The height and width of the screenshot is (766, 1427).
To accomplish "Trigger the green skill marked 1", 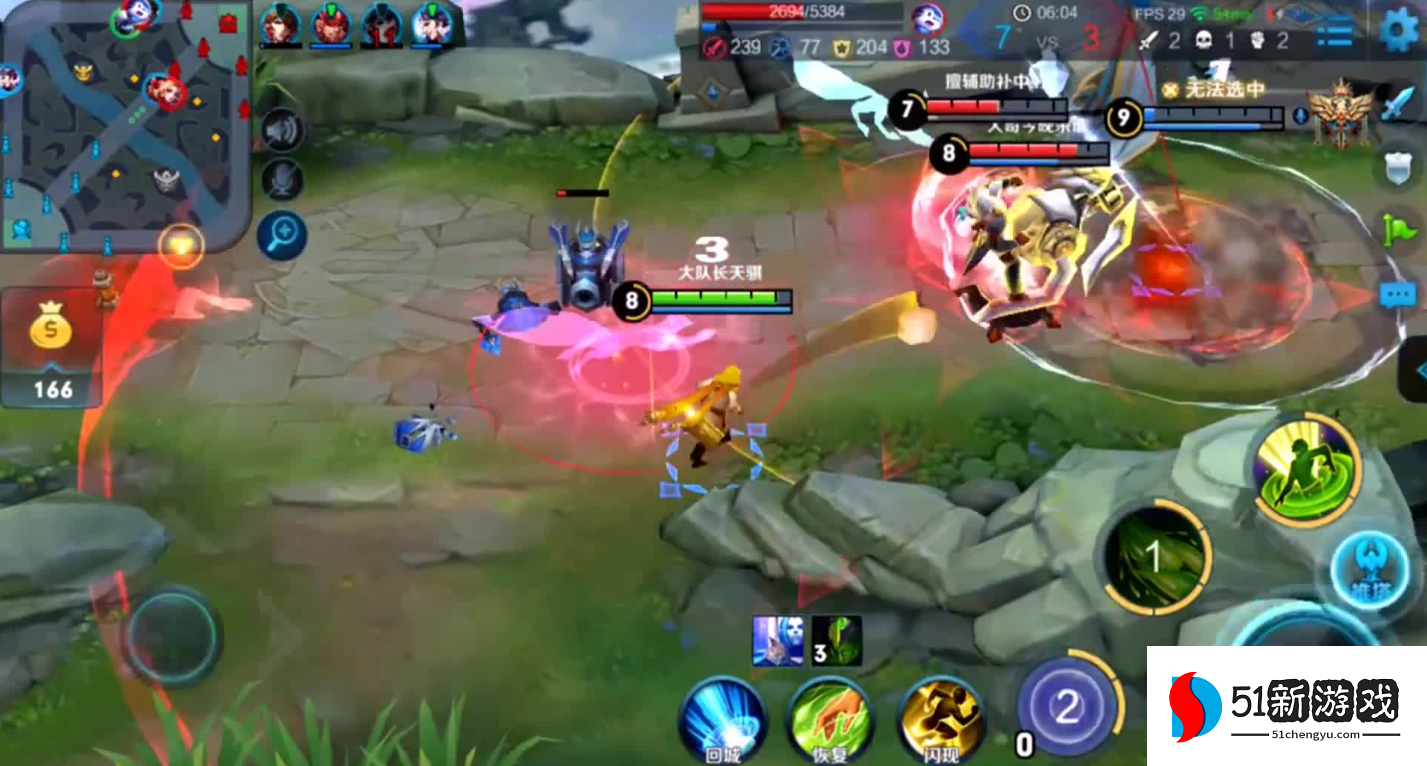I will click(1156, 558).
